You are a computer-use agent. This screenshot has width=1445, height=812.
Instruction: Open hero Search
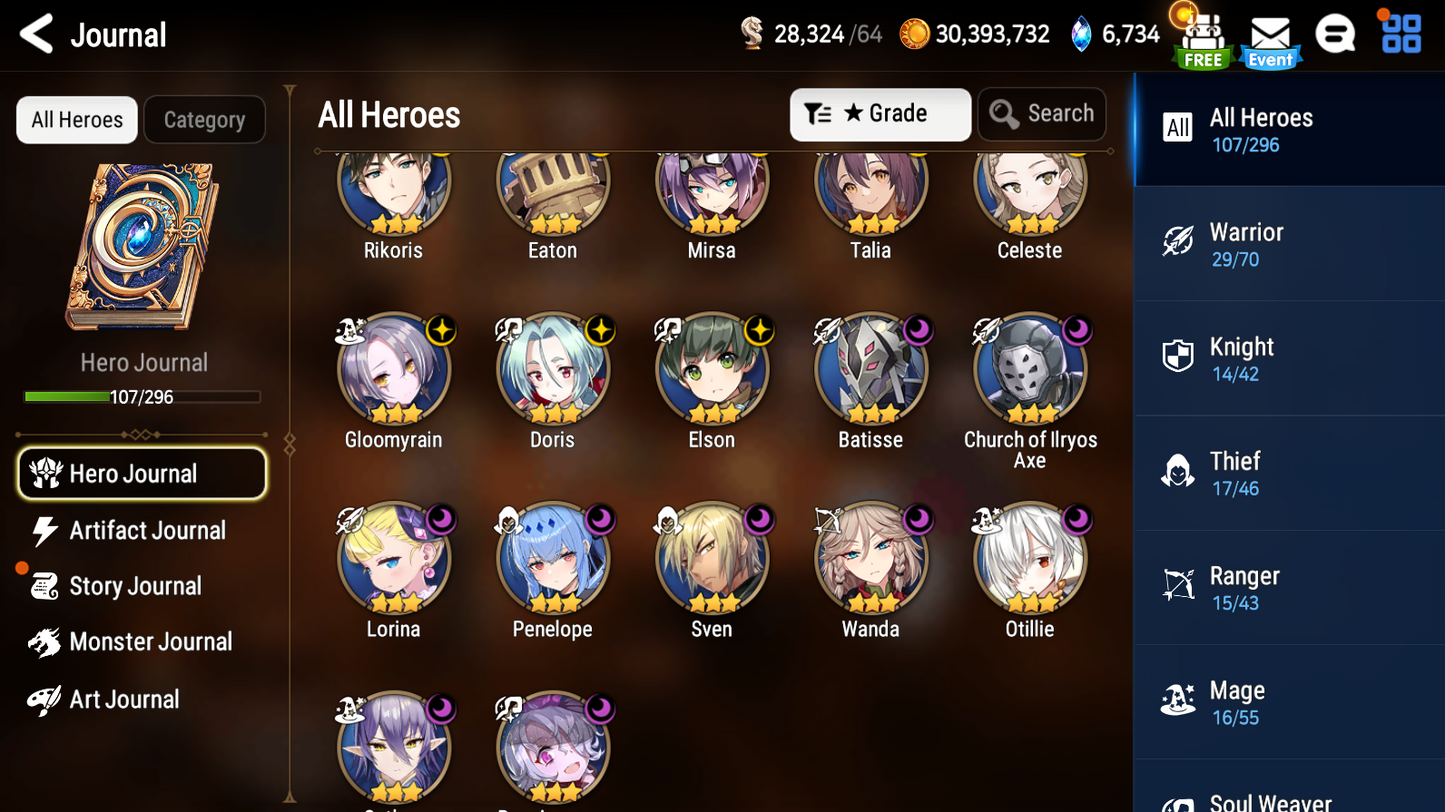click(x=1041, y=113)
